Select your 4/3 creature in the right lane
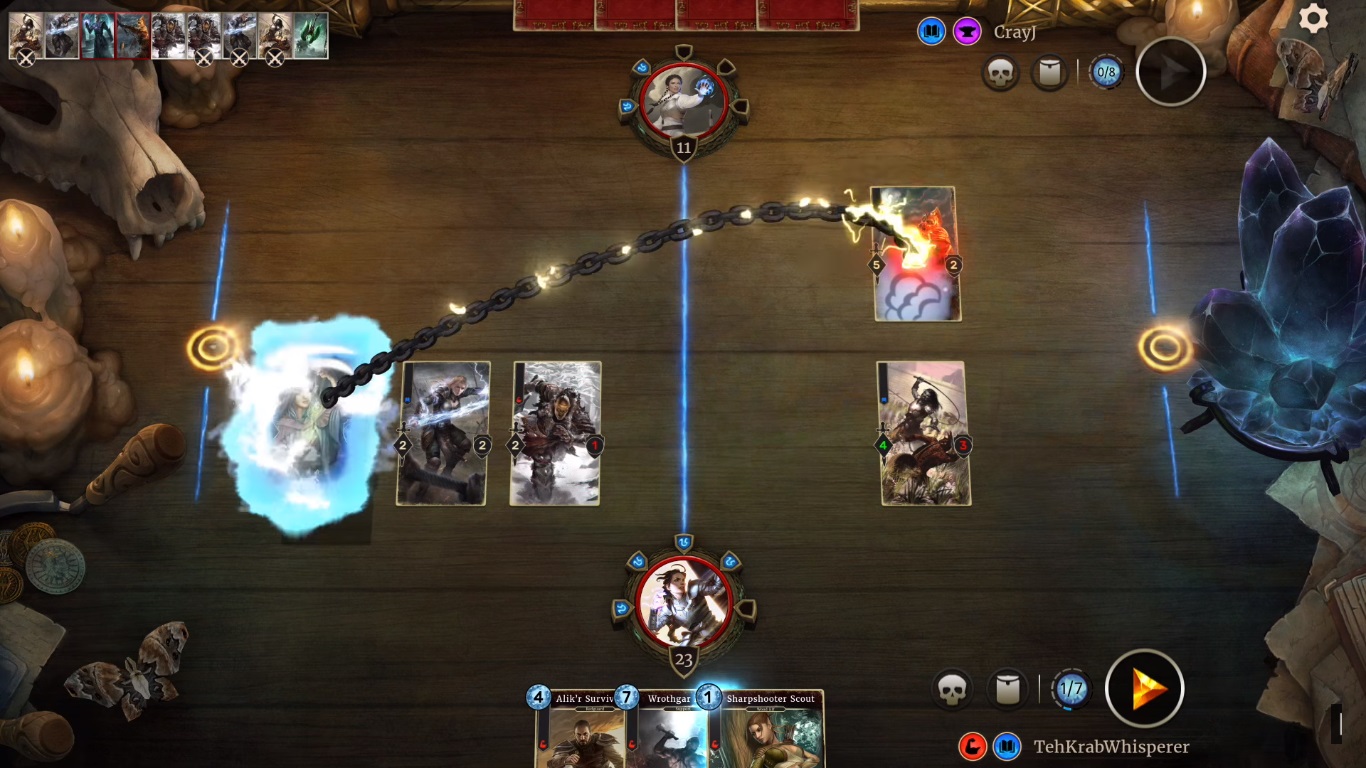The width and height of the screenshot is (1366, 768). (x=925, y=433)
